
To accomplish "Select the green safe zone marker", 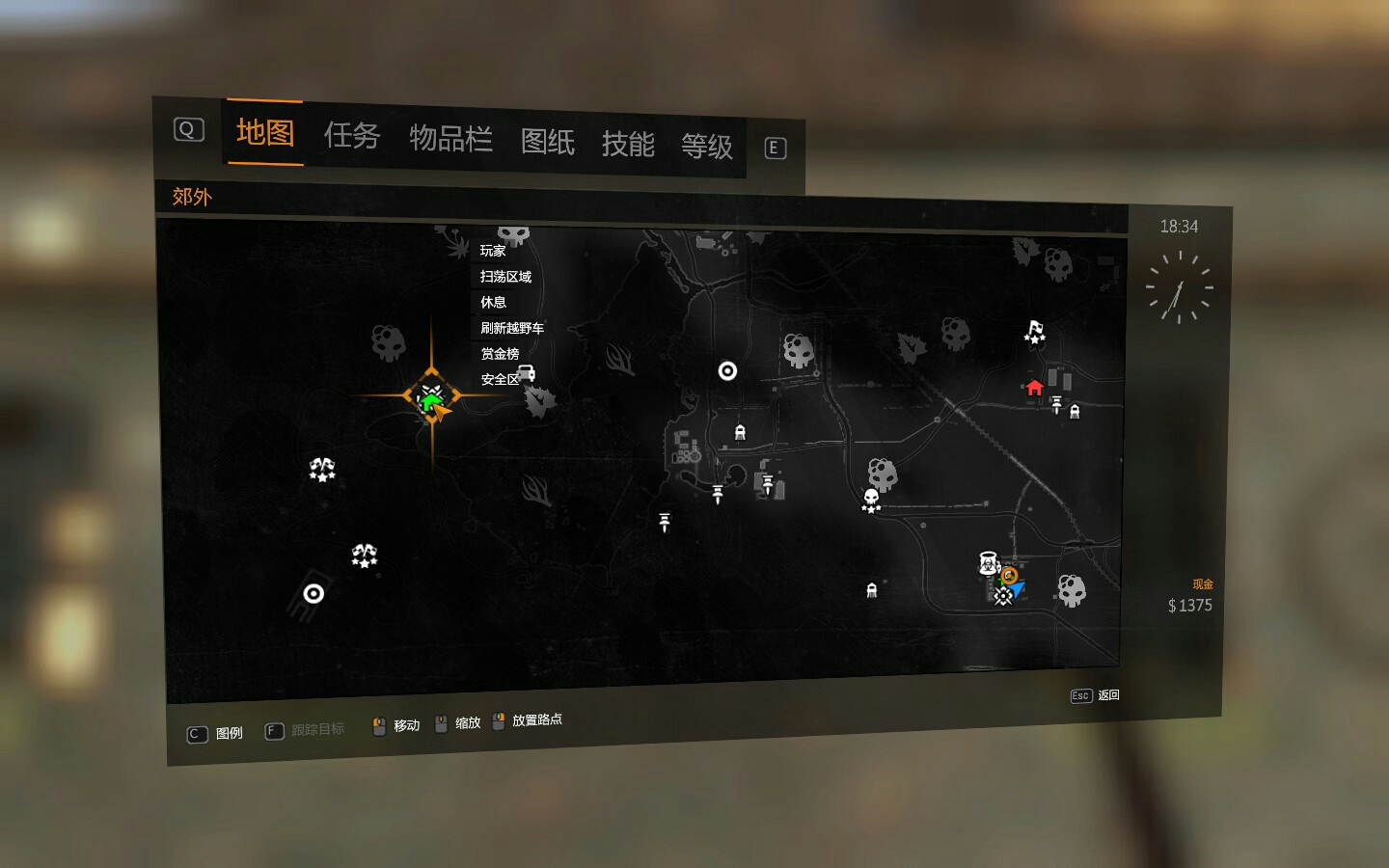I will [x=430, y=396].
